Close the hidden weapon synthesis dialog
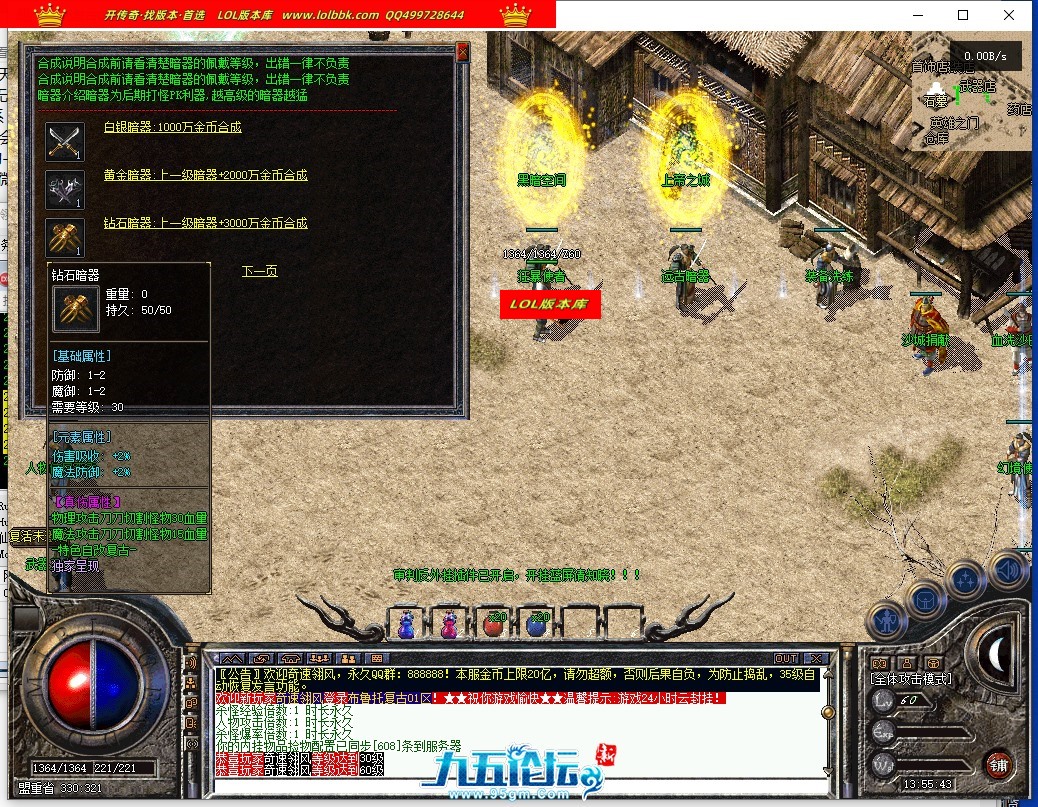 pos(462,51)
